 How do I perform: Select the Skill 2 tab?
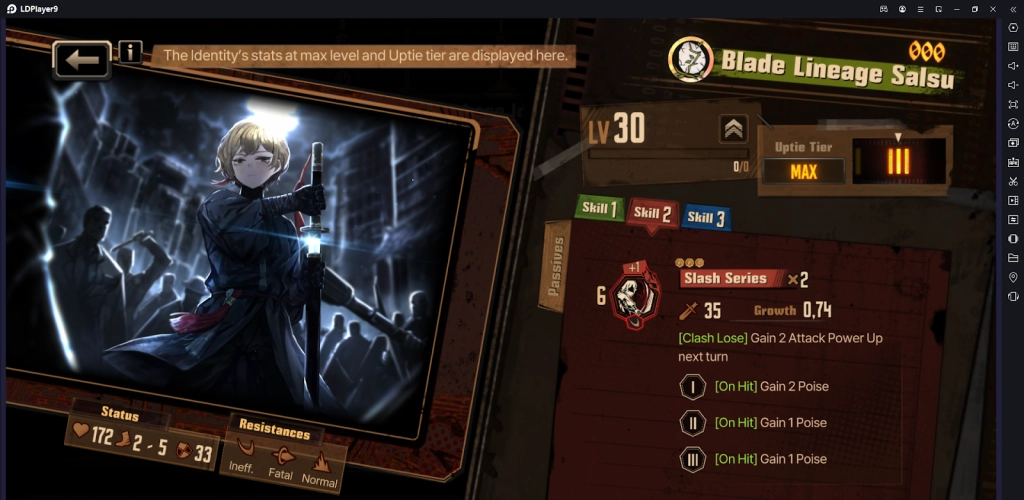[x=651, y=213]
